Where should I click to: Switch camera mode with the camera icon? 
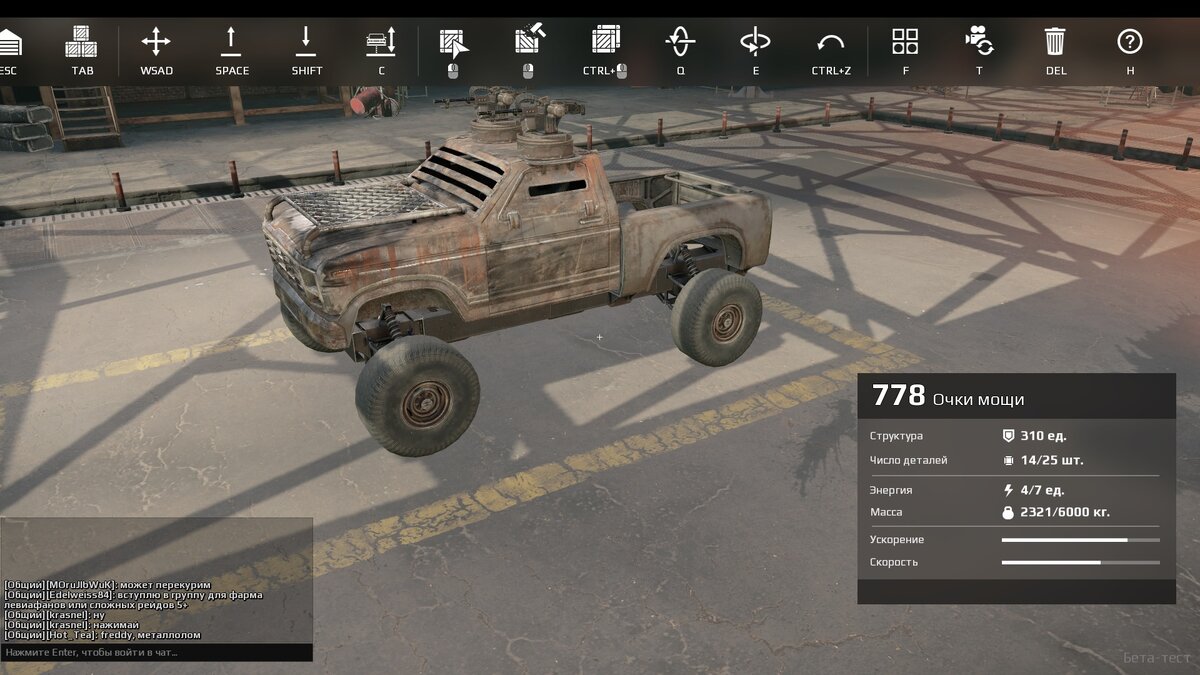point(979,42)
